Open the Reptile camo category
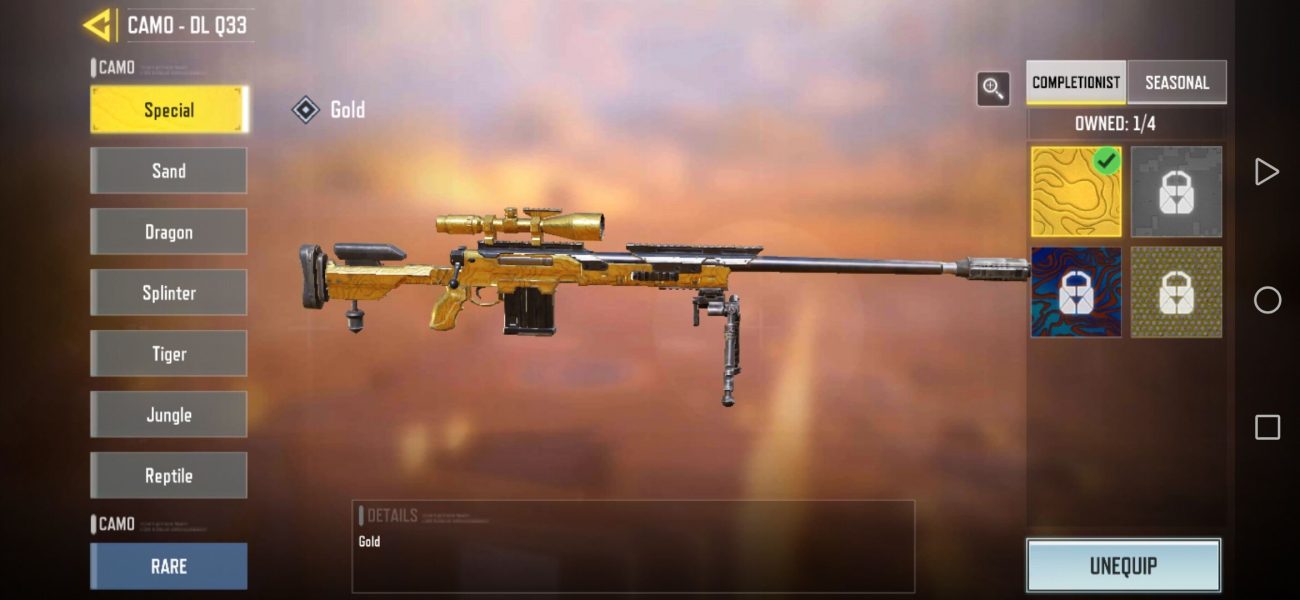 point(168,476)
